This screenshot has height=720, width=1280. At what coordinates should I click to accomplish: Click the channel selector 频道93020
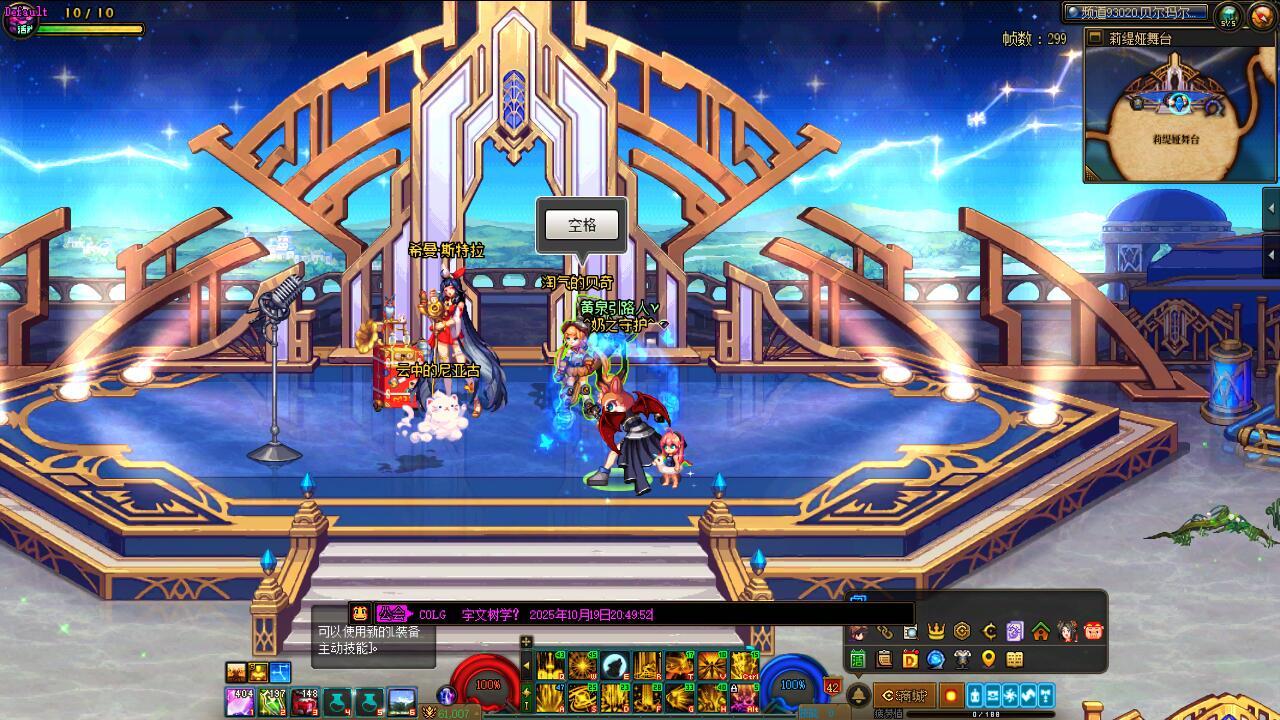1136,13
